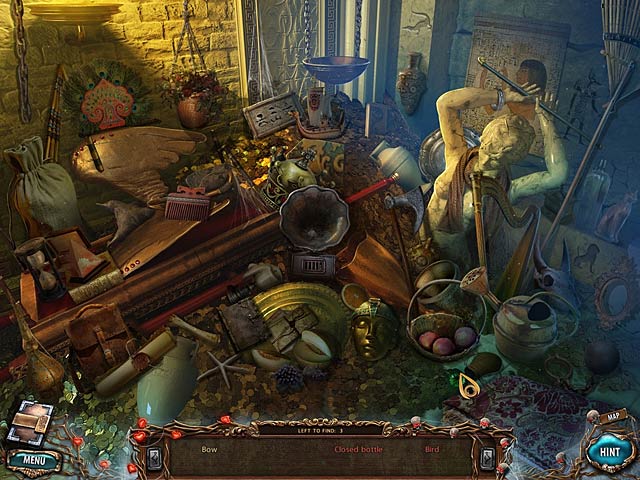This screenshot has width=640, height=480.
Task: Click the left arrow of the item list
Action: point(154,456)
